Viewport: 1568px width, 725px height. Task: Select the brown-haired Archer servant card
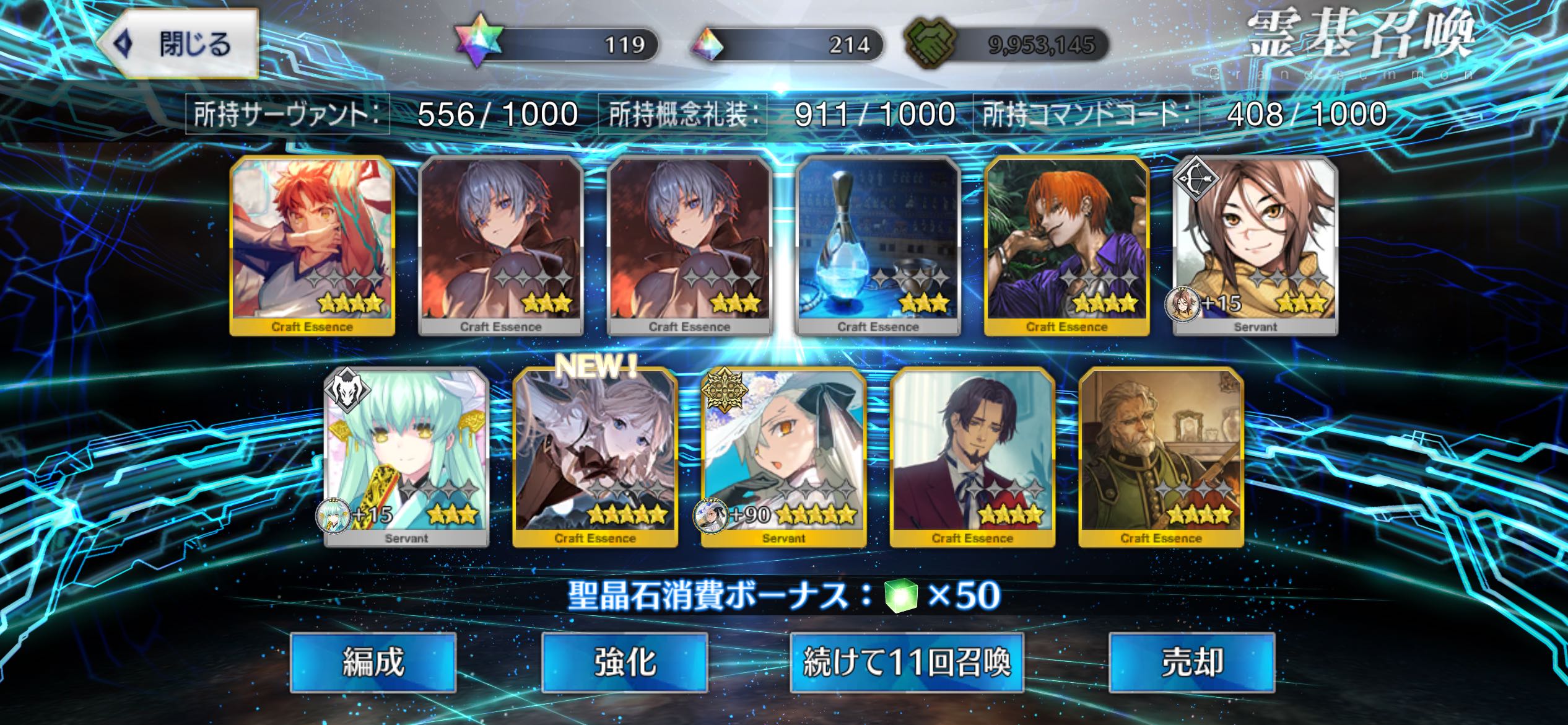click(x=1255, y=245)
